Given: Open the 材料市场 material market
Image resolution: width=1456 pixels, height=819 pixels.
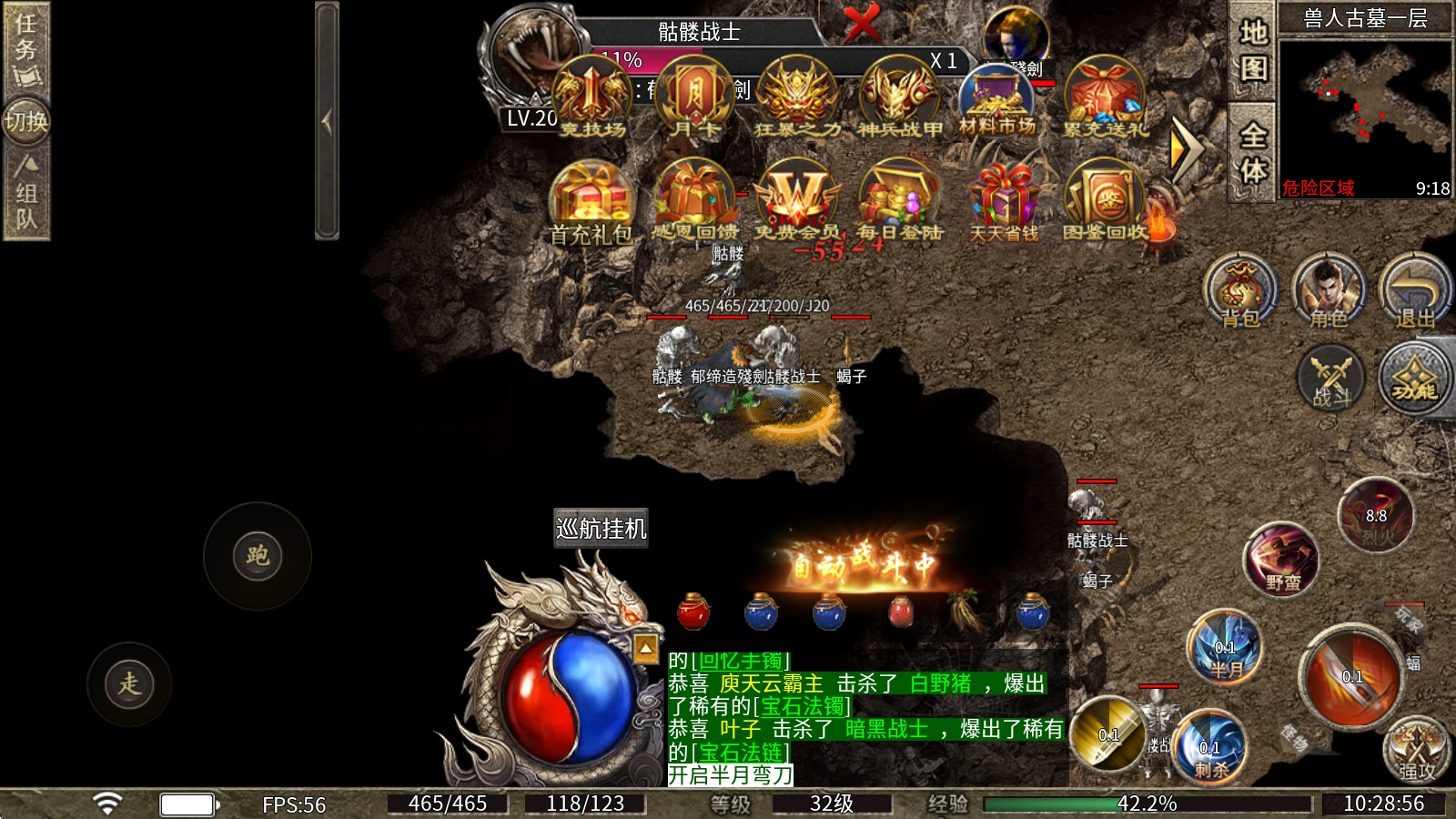Looking at the screenshot, I should 997,102.
